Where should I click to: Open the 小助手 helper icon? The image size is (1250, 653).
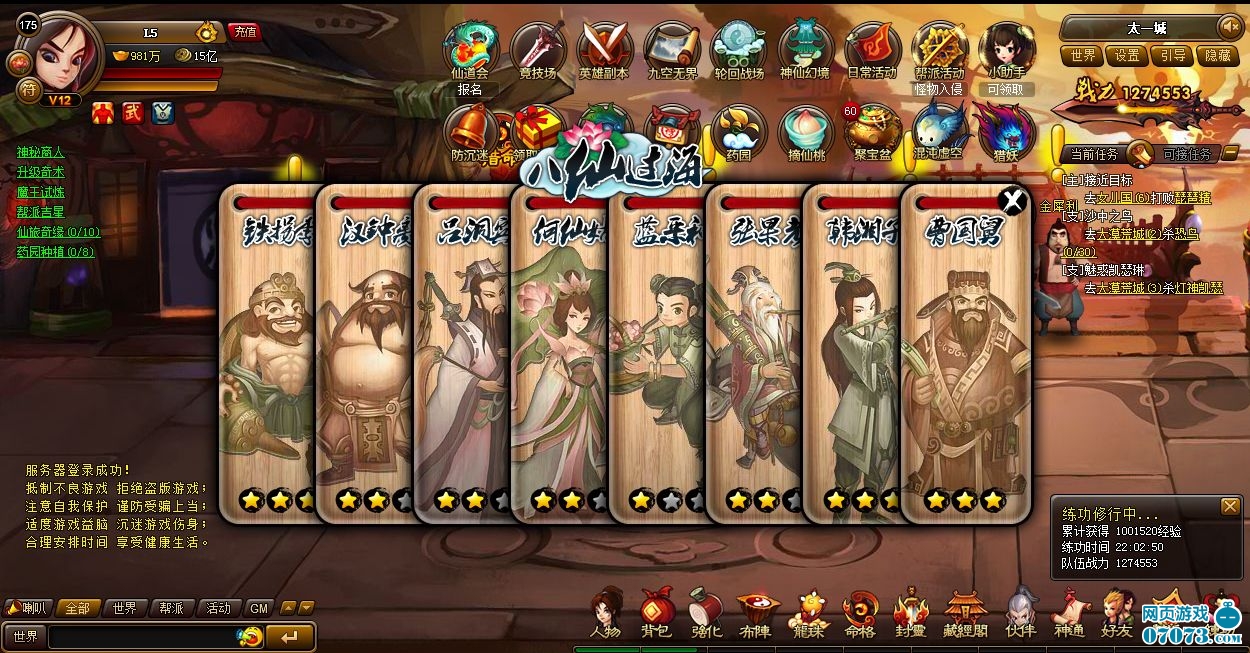click(x=1005, y=50)
